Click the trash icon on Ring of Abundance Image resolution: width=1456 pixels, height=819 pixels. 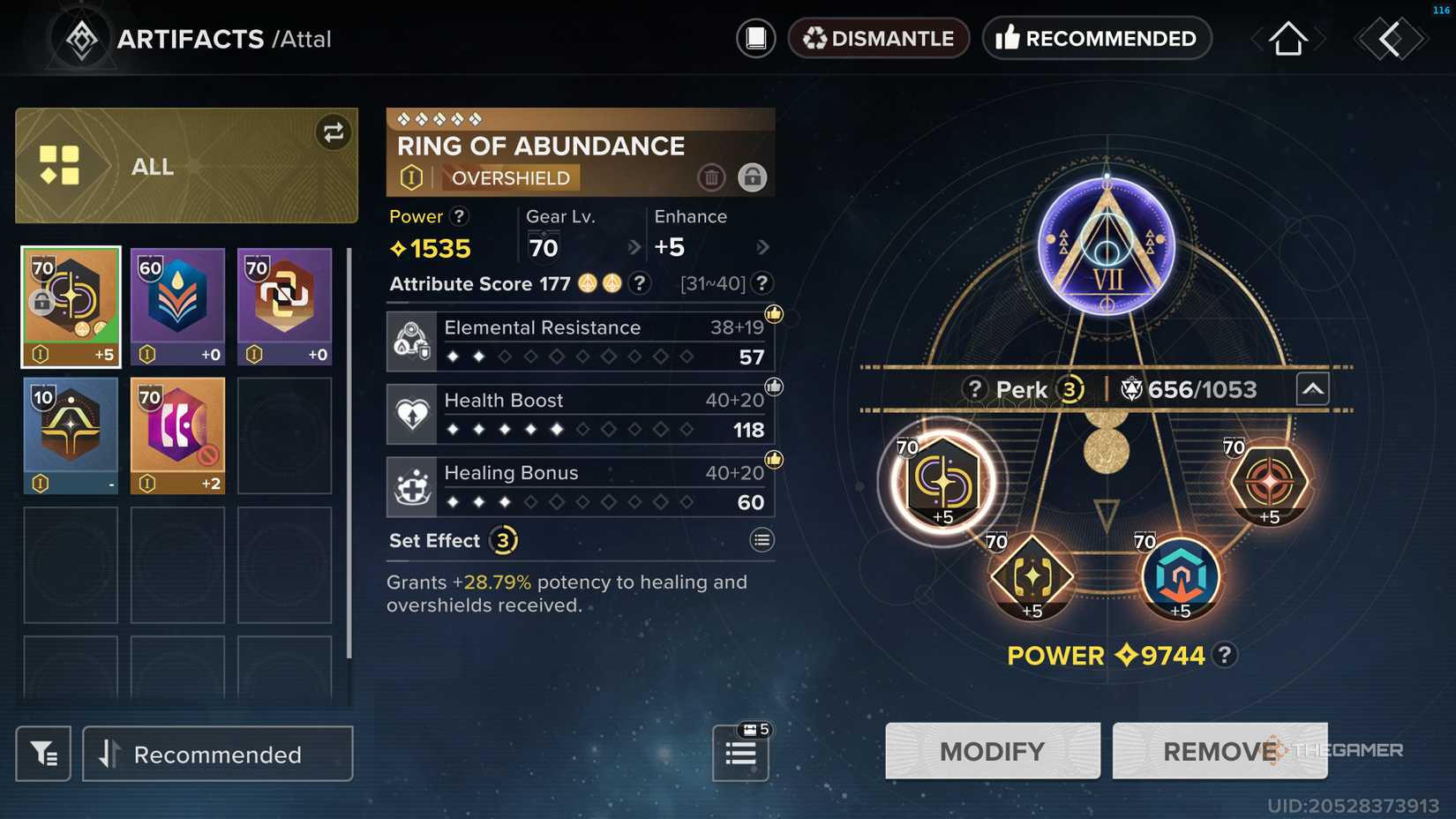point(712,177)
